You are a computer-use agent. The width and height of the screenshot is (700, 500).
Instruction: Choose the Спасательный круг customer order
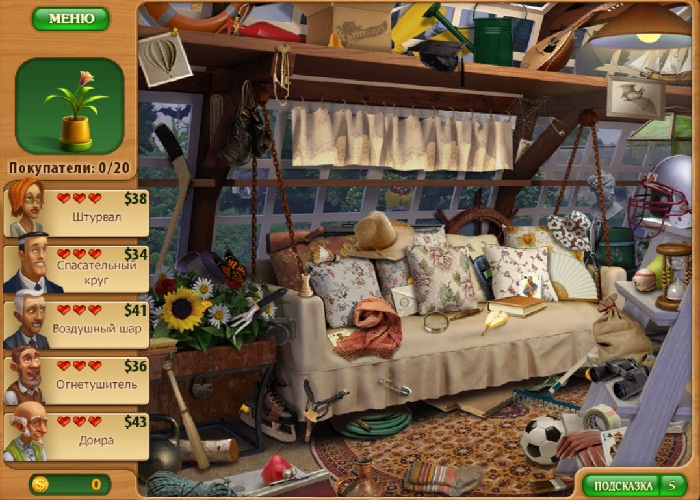76,269
